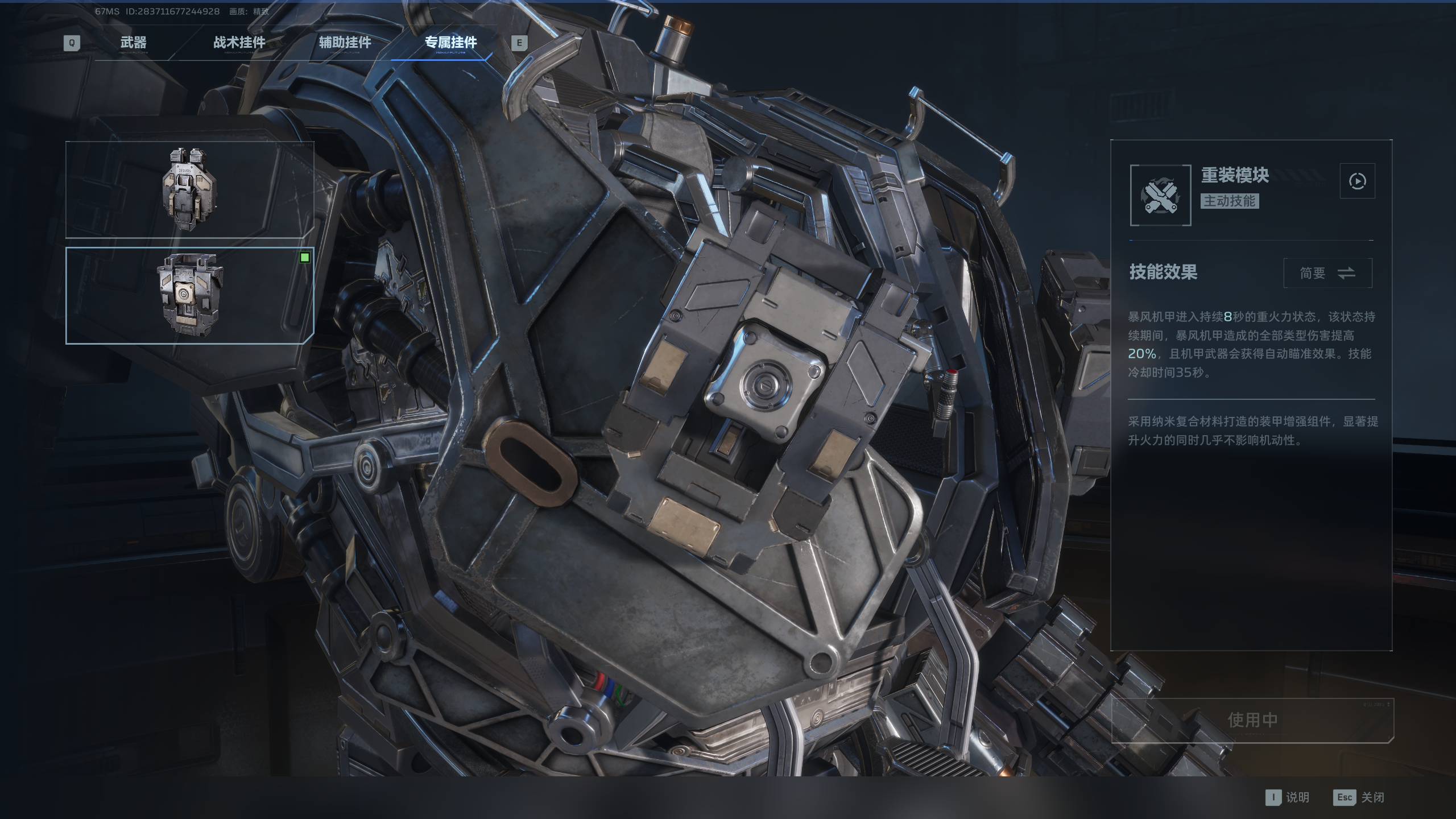Click the 重装模块 skill icon

(1160, 195)
